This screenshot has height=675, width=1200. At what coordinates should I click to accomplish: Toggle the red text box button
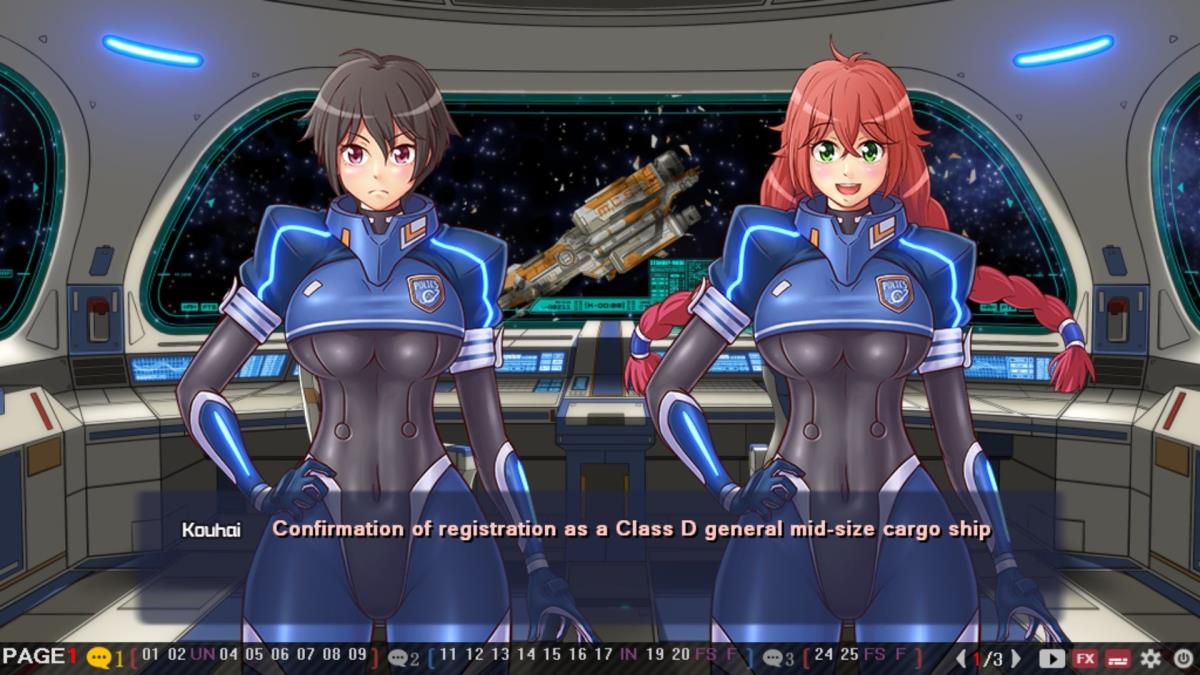[x=1118, y=658]
